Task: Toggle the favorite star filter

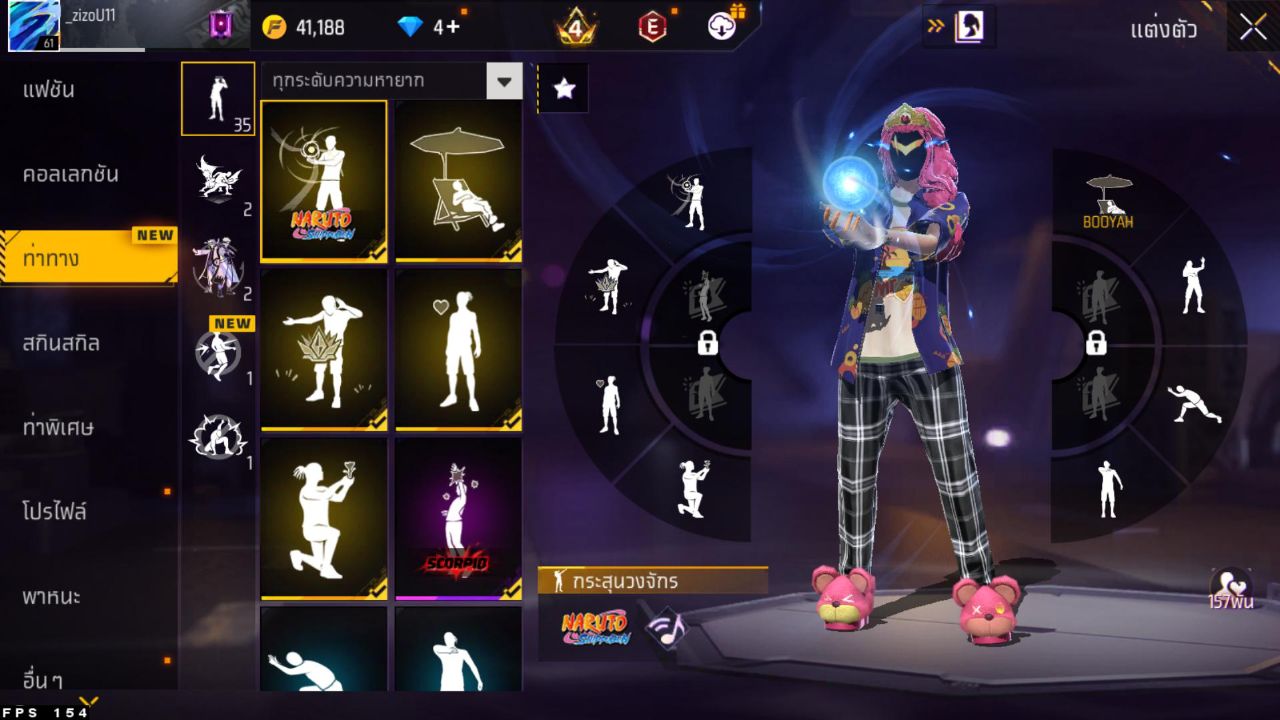Action: (x=565, y=88)
